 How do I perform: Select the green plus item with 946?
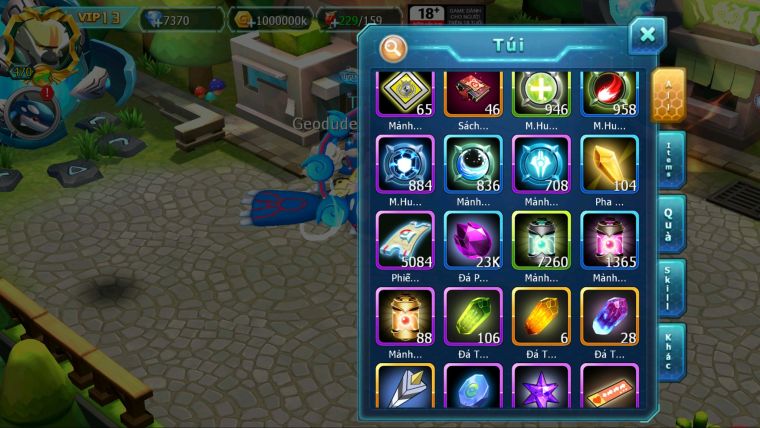point(541,93)
